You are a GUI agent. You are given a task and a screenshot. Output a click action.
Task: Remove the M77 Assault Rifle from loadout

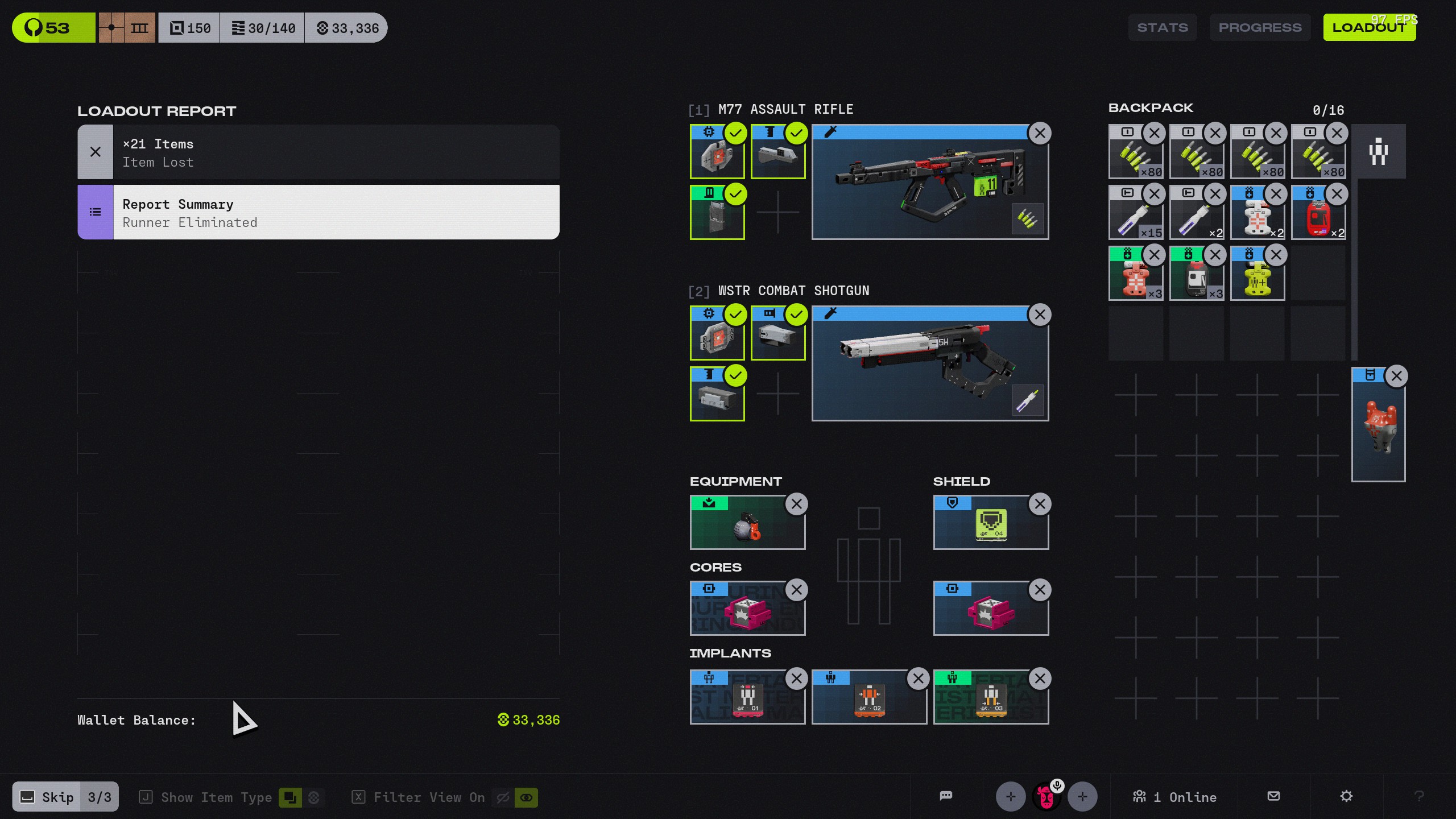(x=1040, y=134)
